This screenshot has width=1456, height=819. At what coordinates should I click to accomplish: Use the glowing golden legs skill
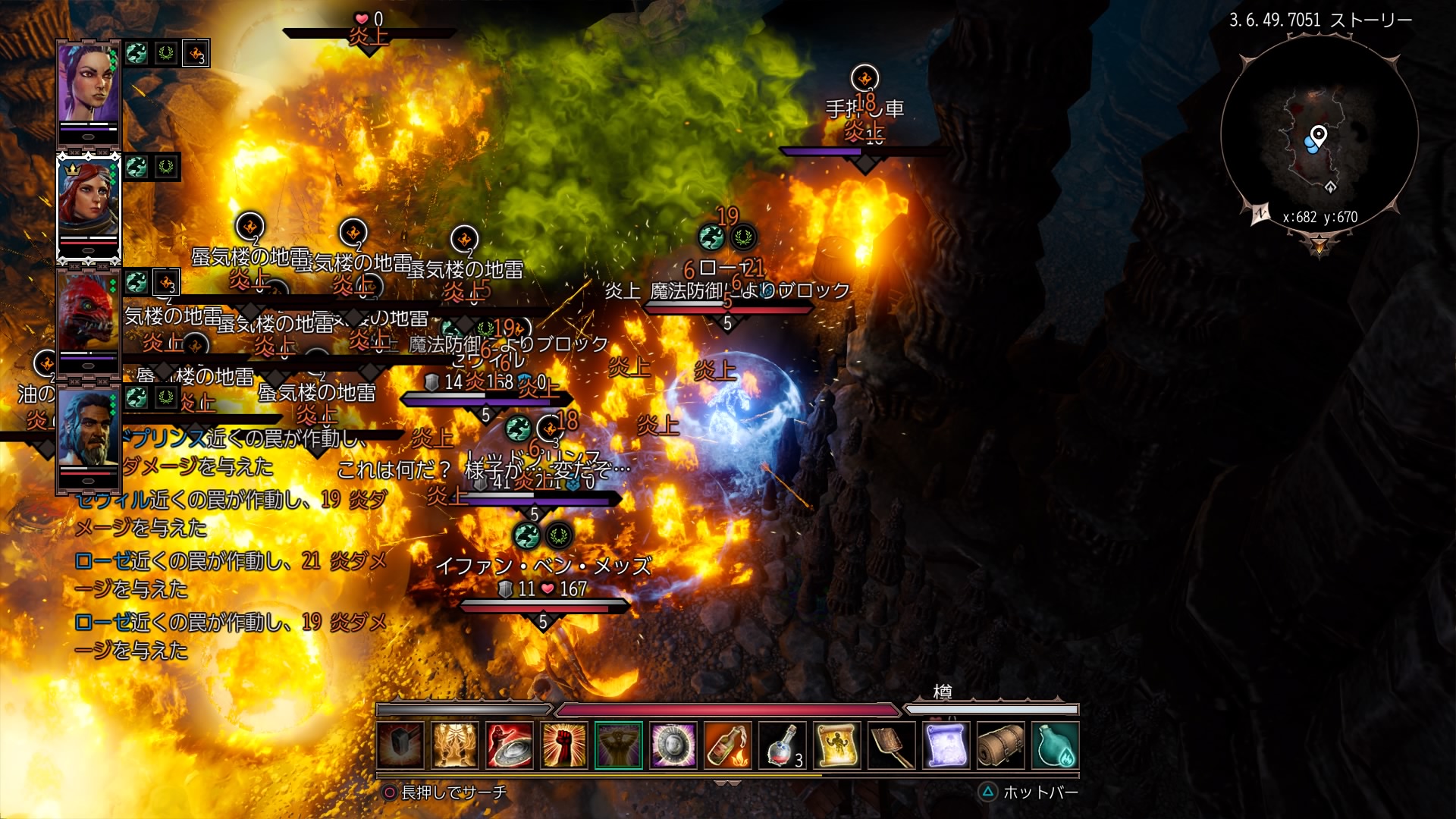pos(455,745)
